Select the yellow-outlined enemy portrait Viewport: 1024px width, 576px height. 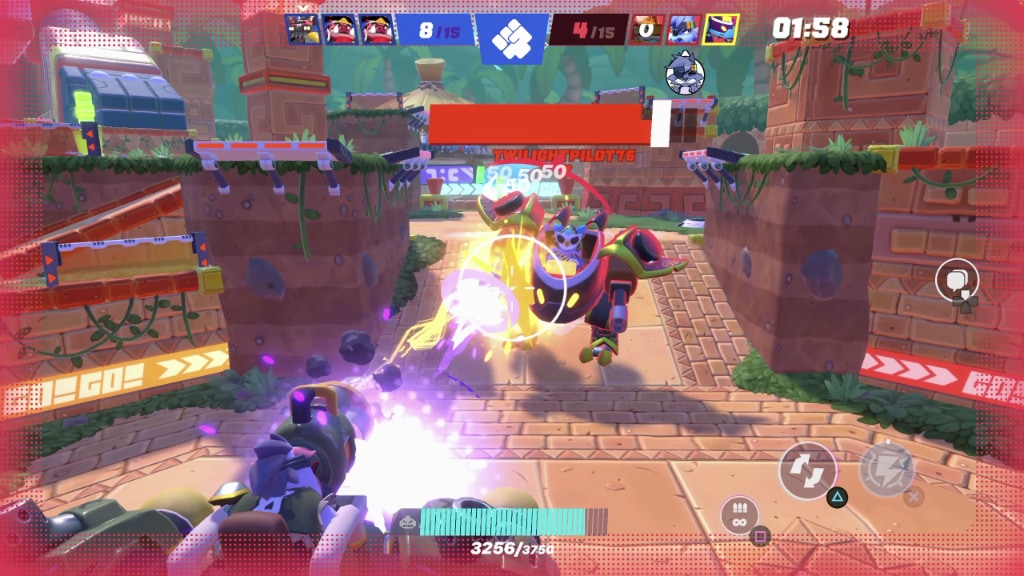pos(720,29)
